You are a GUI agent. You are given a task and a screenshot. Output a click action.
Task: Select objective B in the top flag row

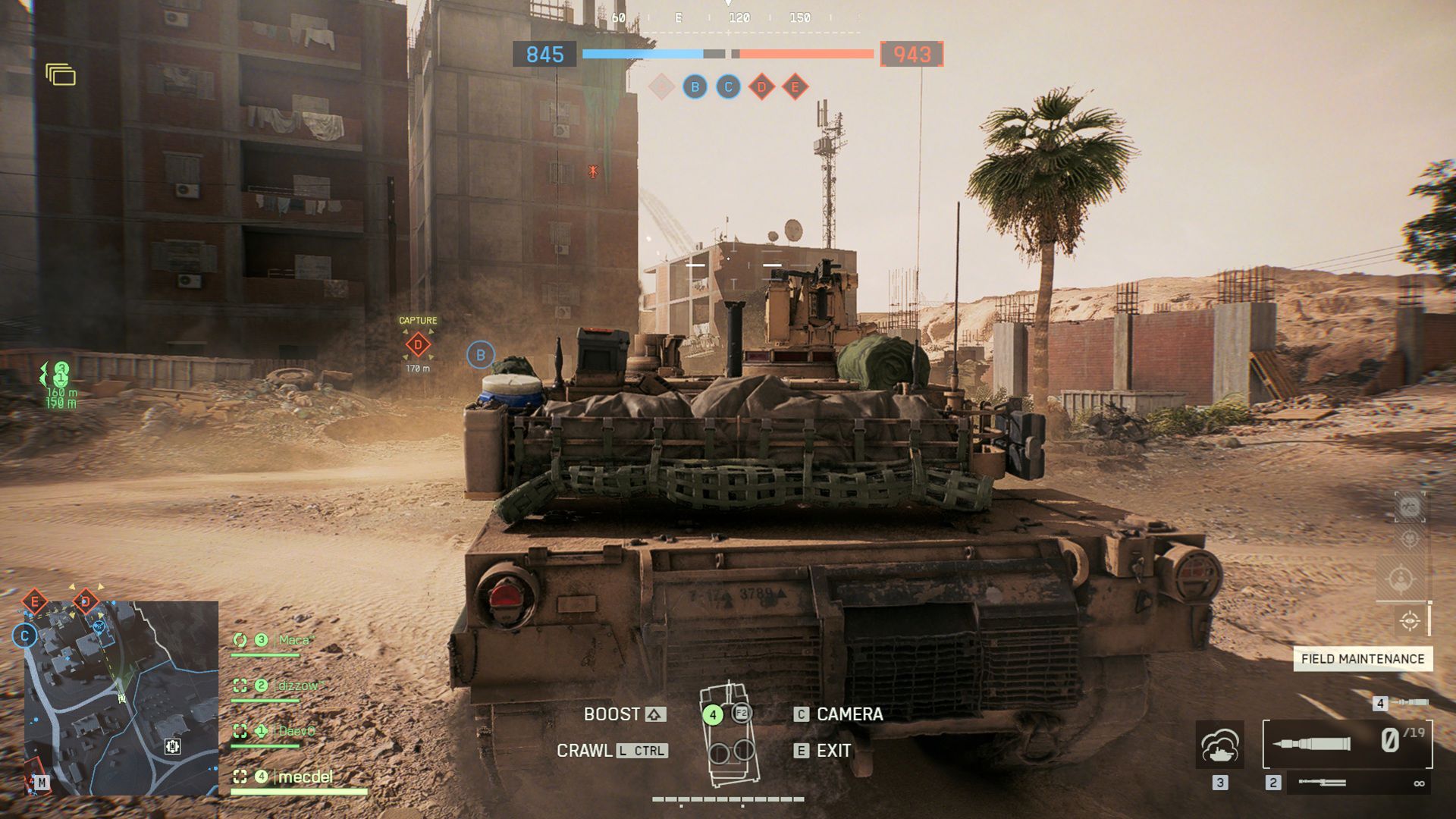[695, 87]
